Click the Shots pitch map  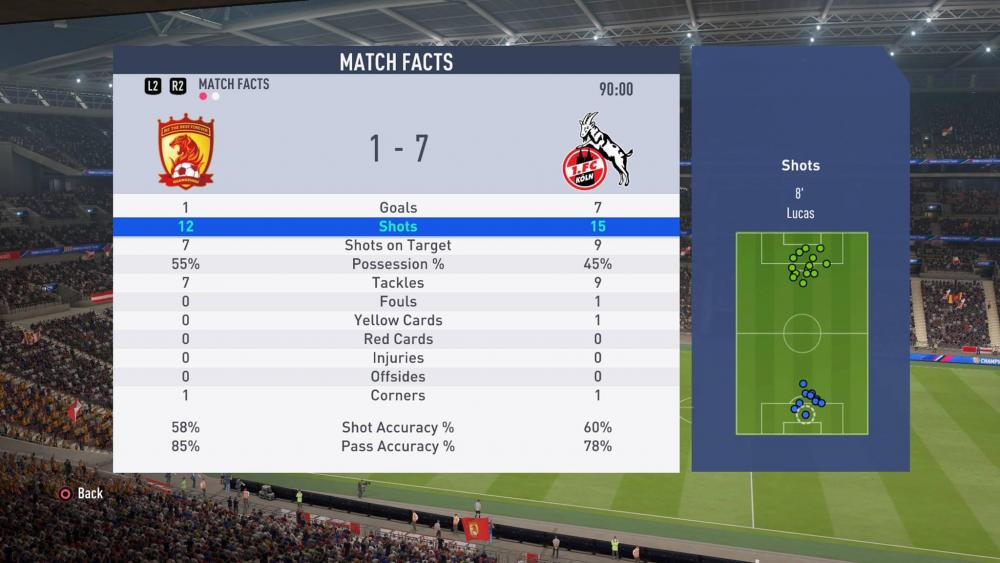coord(801,333)
